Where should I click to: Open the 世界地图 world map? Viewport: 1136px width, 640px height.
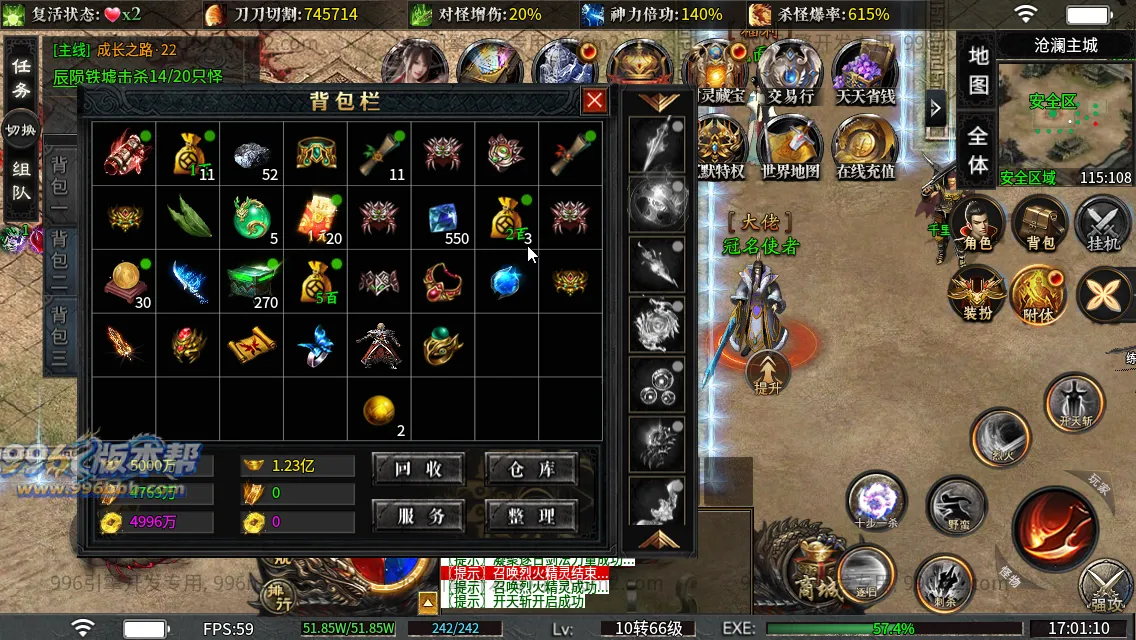tap(790, 147)
